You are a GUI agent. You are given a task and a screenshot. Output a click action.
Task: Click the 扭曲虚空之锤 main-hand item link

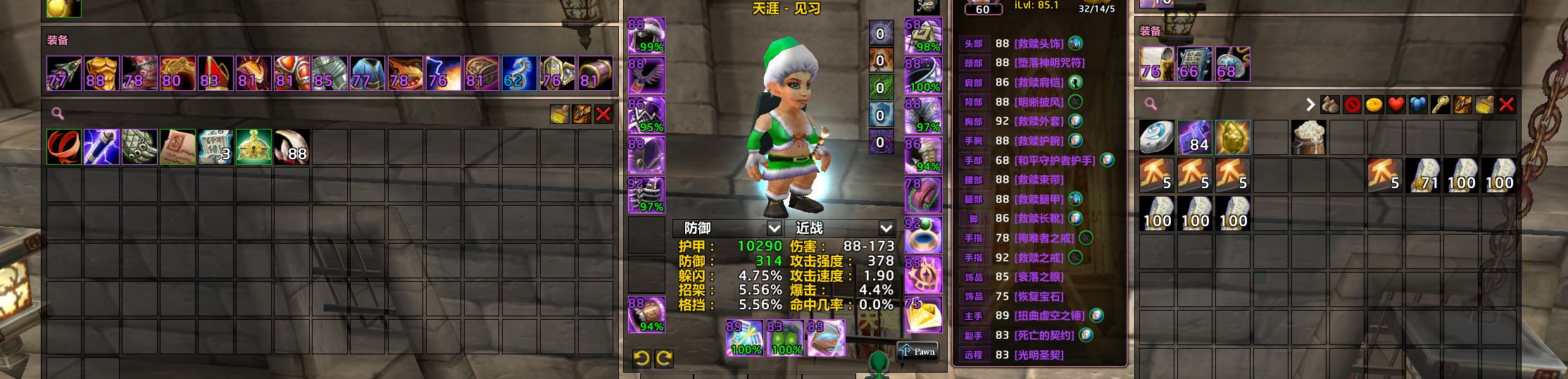click(1049, 316)
